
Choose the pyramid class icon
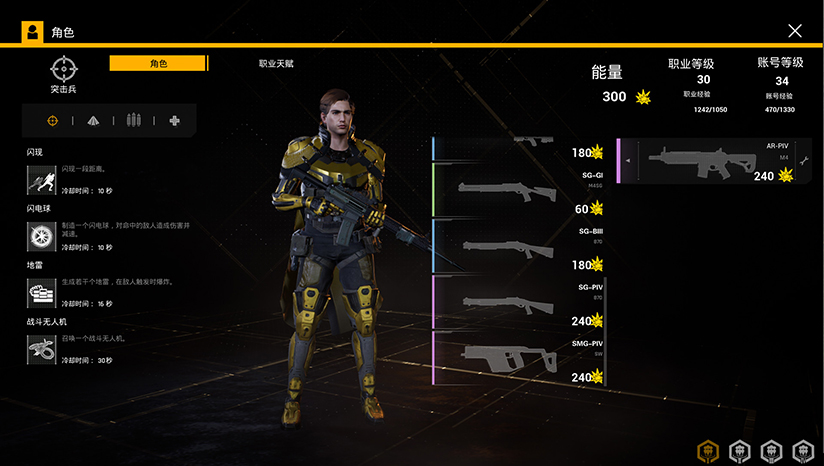click(x=93, y=121)
